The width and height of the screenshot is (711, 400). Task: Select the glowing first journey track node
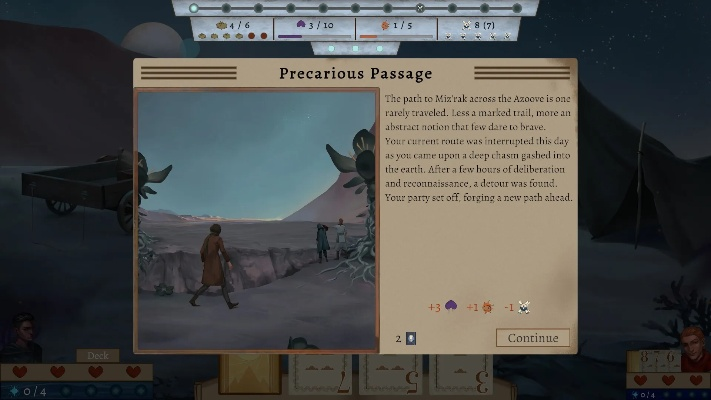click(193, 8)
